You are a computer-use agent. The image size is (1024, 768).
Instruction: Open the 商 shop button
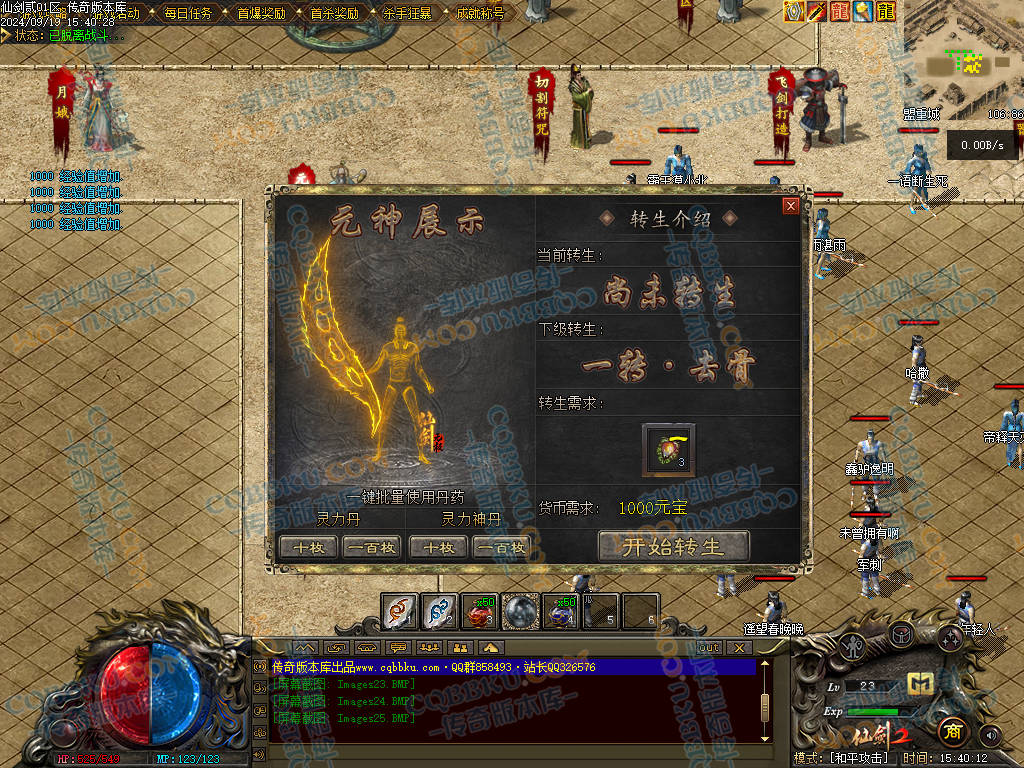click(952, 731)
